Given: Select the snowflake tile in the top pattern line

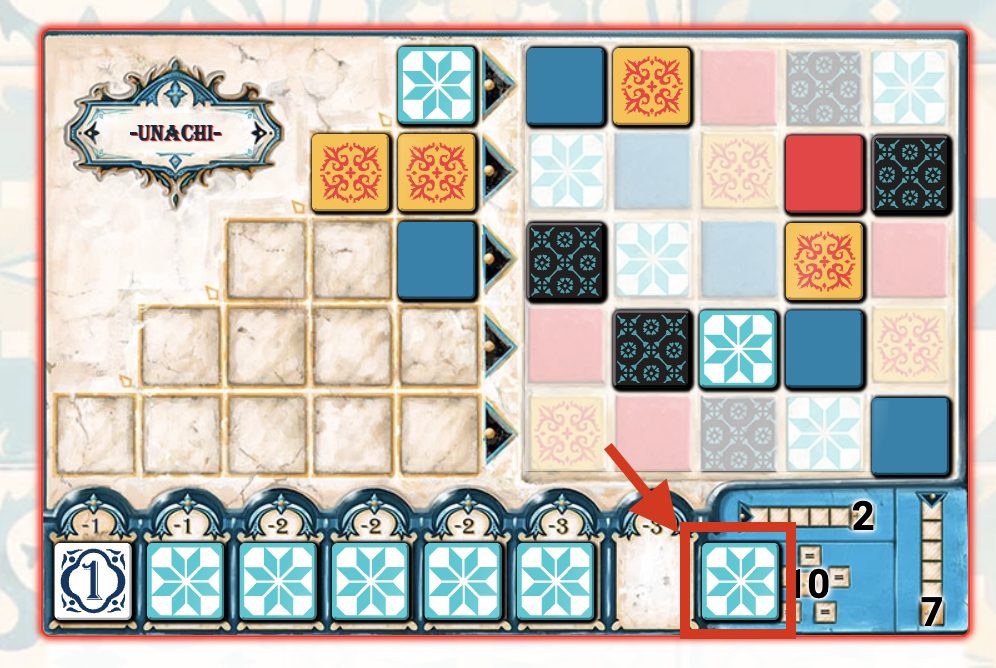Looking at the screenshot, I should (x=436, y=84).
